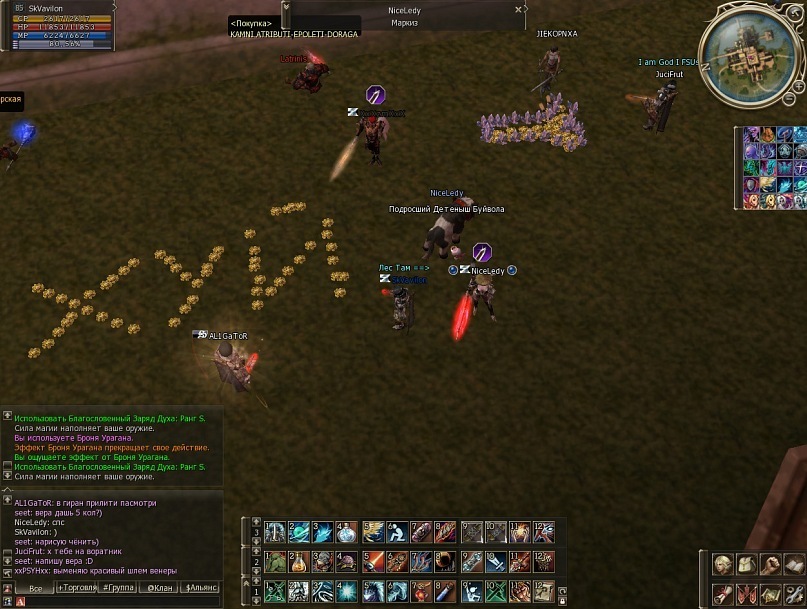The width and height of the screenshot is (807, 609).
Task: Switch to the Все chat tab
Action: click(x=35, y=588)
